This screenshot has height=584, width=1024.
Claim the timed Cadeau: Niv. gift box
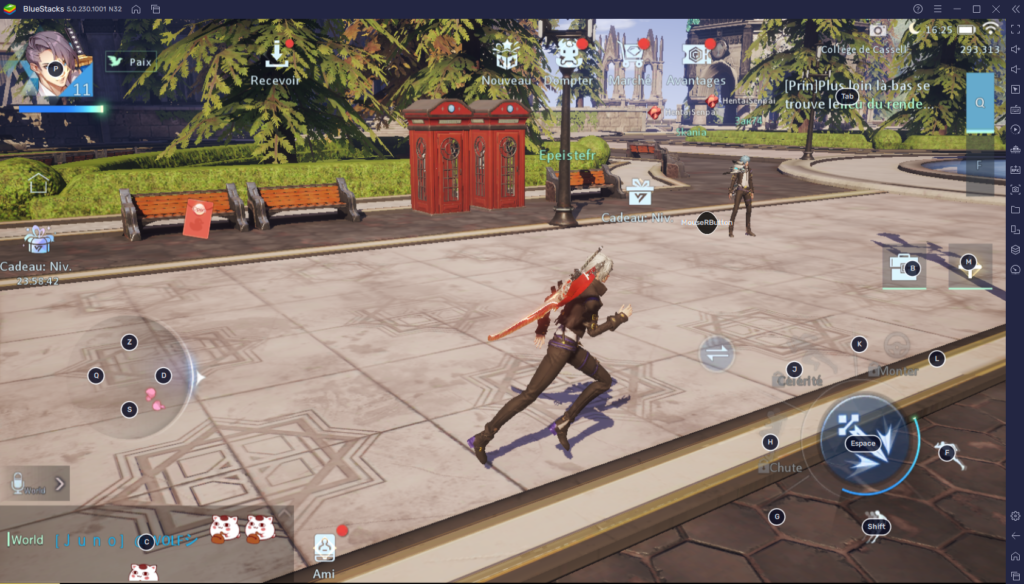[39, 243]
